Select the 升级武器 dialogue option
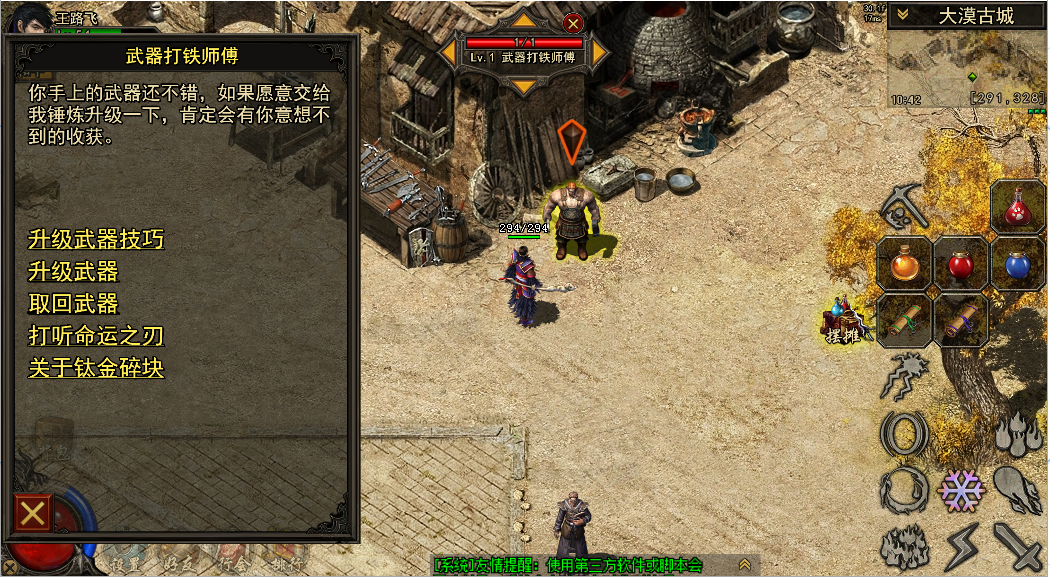 point(73,272)
